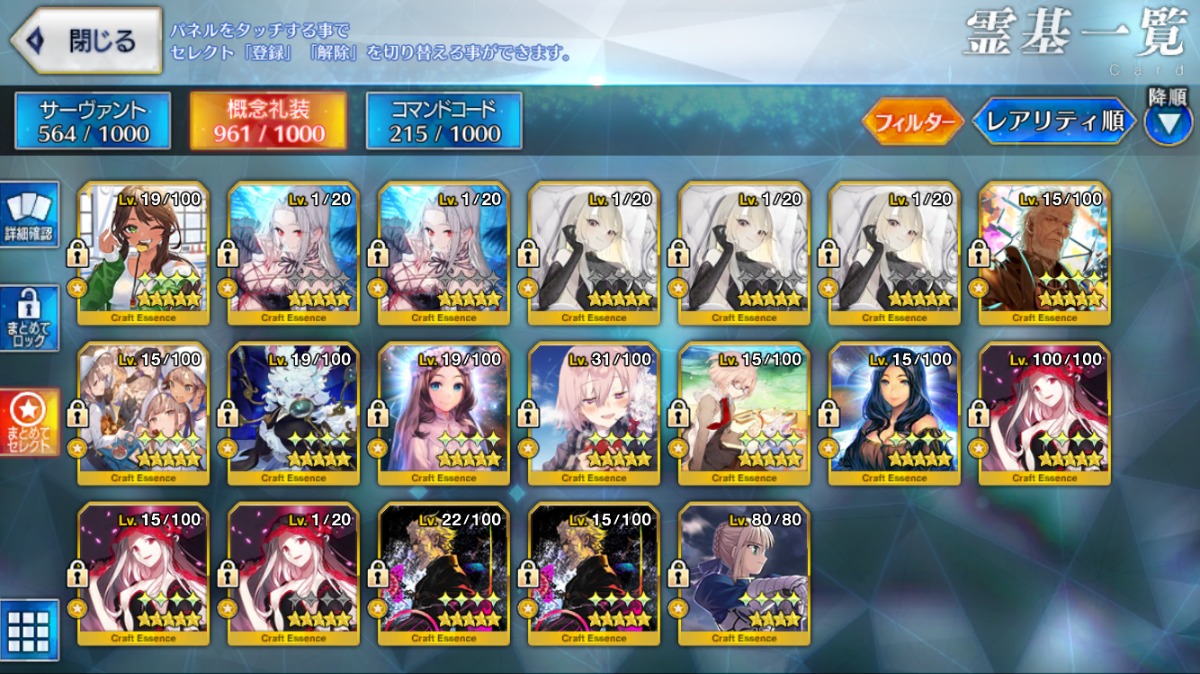Select the brown-haired girl Lv.19 card
Image resolution: width=1200 pixels, height=674 pixels.
[x=444, y=413]
